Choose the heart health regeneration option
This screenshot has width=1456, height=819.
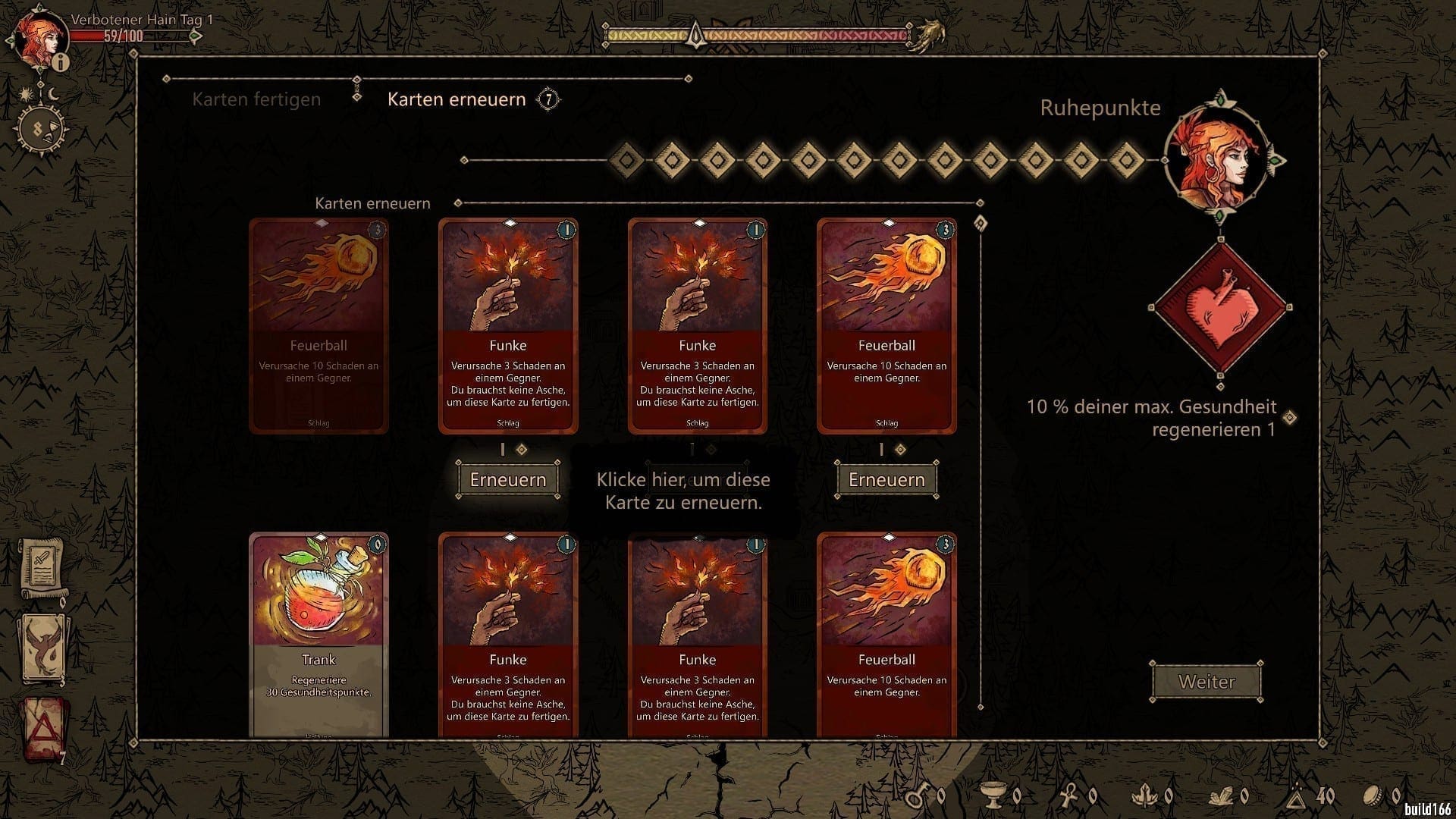click(1219, 307)
